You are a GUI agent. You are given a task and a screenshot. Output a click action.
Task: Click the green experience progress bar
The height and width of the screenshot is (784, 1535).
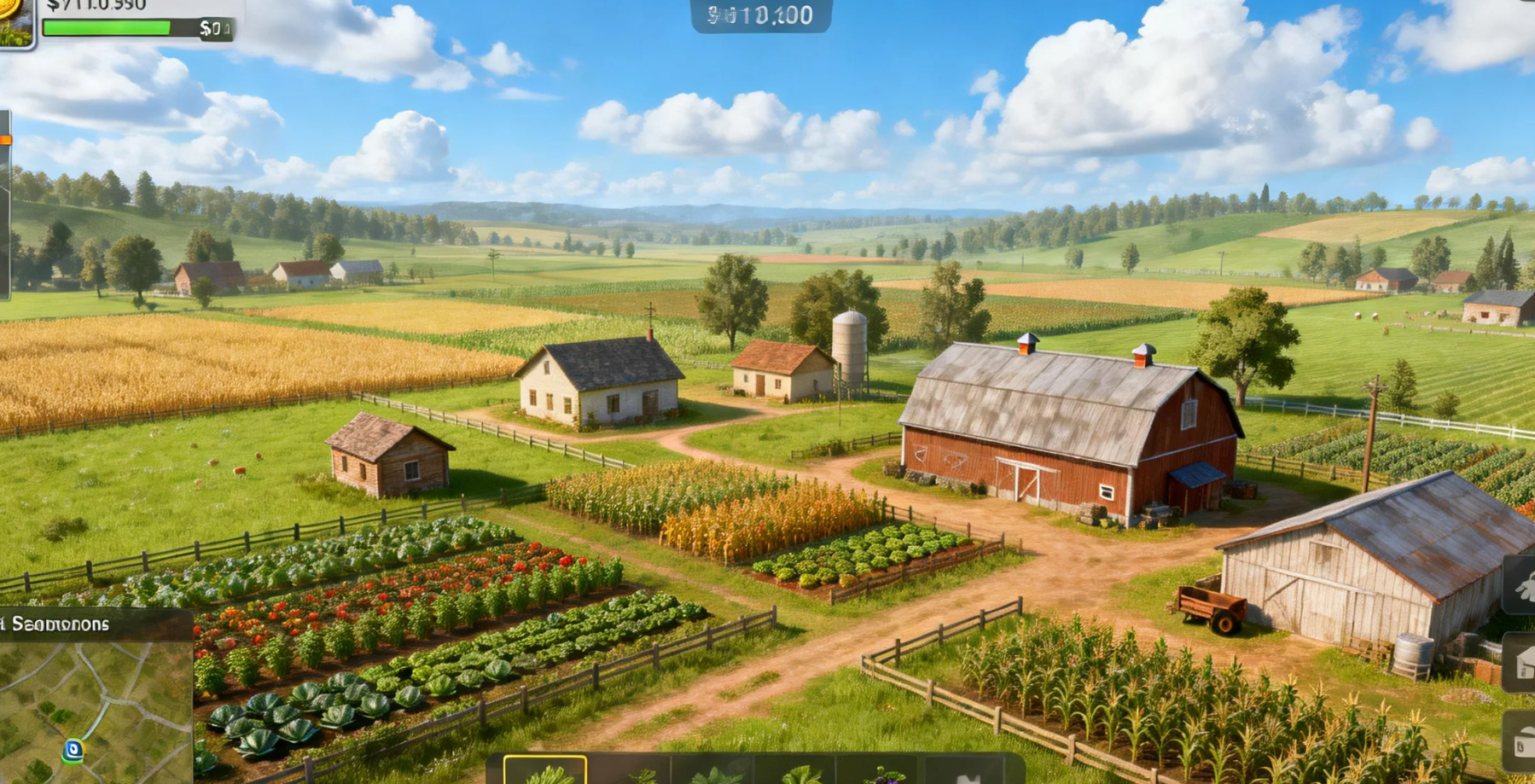107,28
